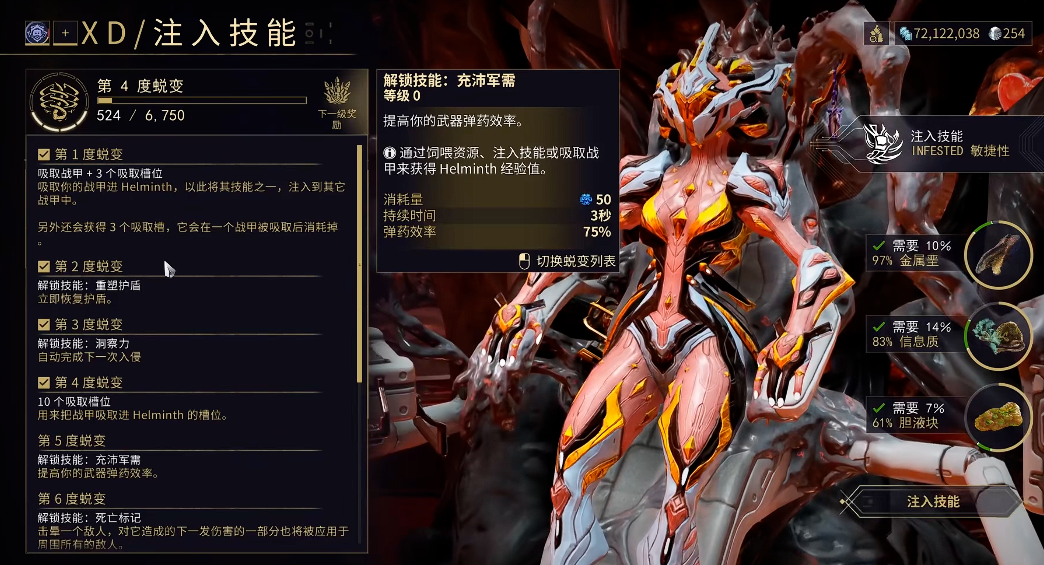Click the plus button beside the avatar
The image size is (1044, 565).
coord(66,33)
